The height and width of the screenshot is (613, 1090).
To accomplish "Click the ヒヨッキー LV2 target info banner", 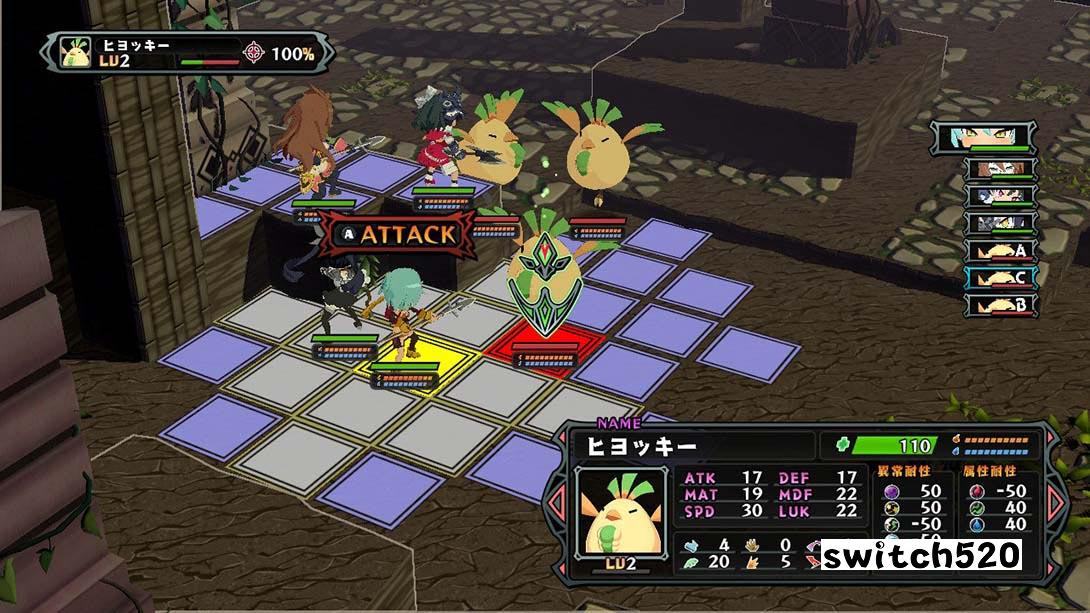I will pyautogui.click(x=187, y=53).
